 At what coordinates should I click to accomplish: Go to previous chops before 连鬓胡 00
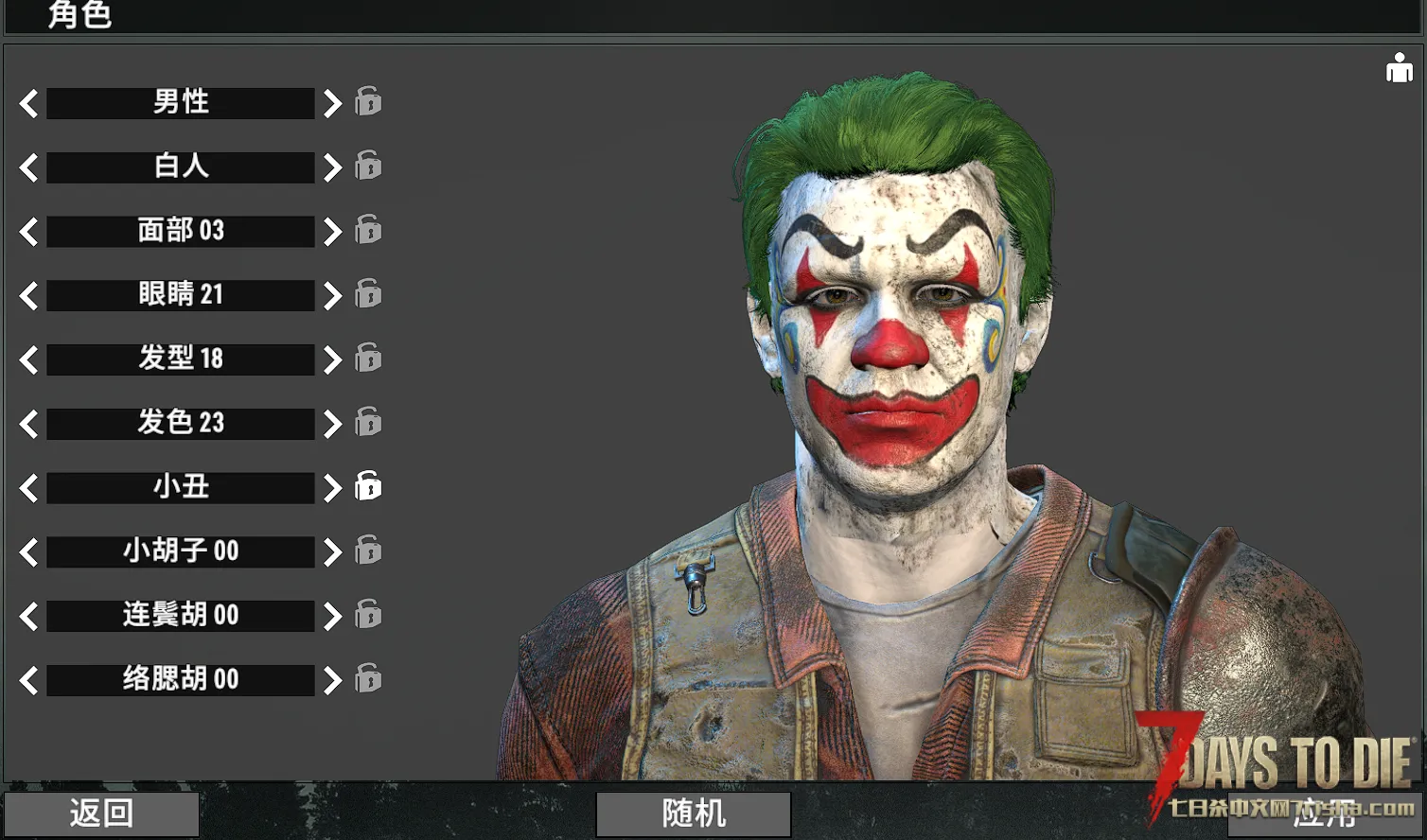(x=29, y=616)
